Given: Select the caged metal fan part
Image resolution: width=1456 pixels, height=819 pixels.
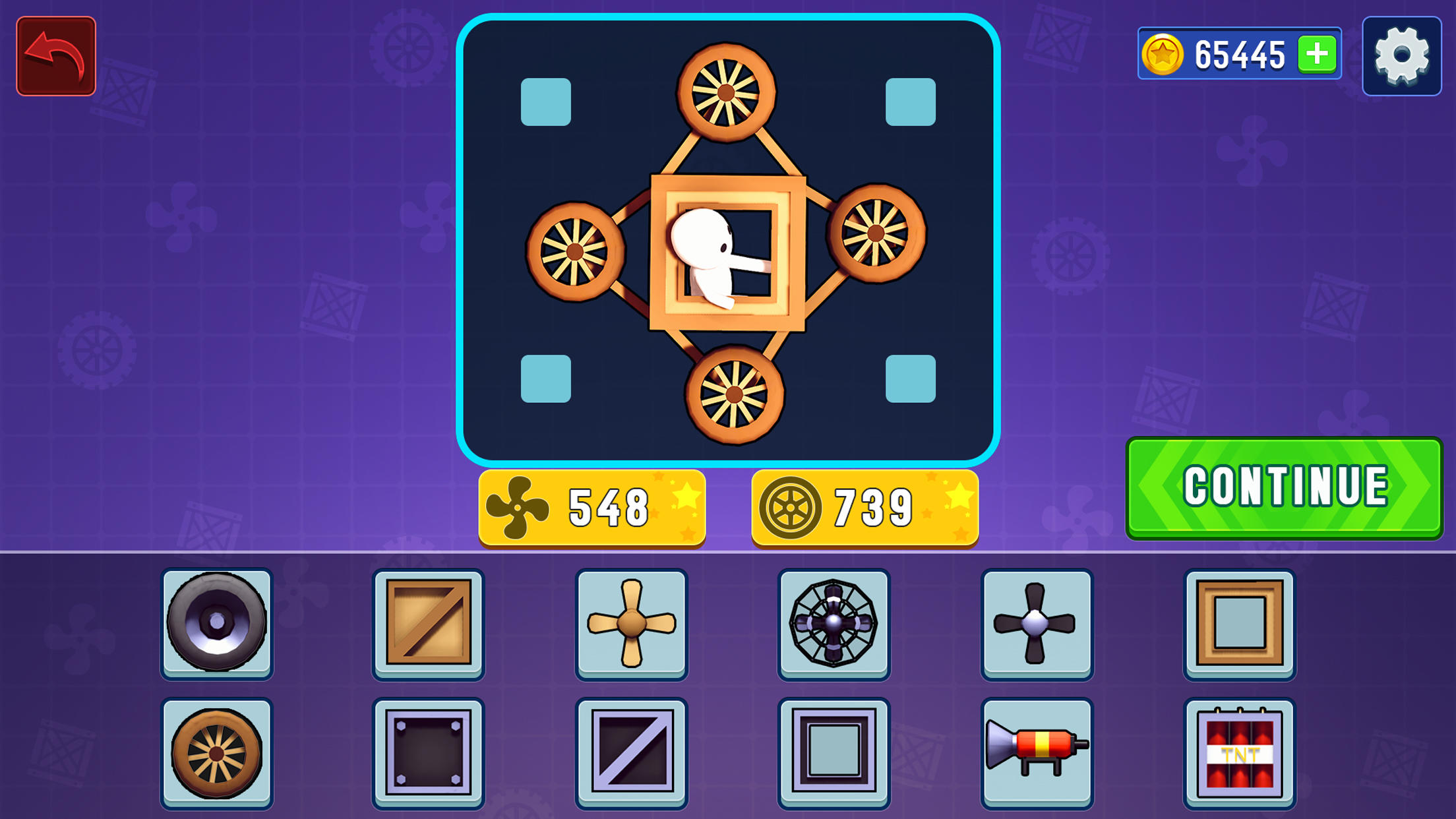Looking at the screenshot, I should (x=834, y=624).
